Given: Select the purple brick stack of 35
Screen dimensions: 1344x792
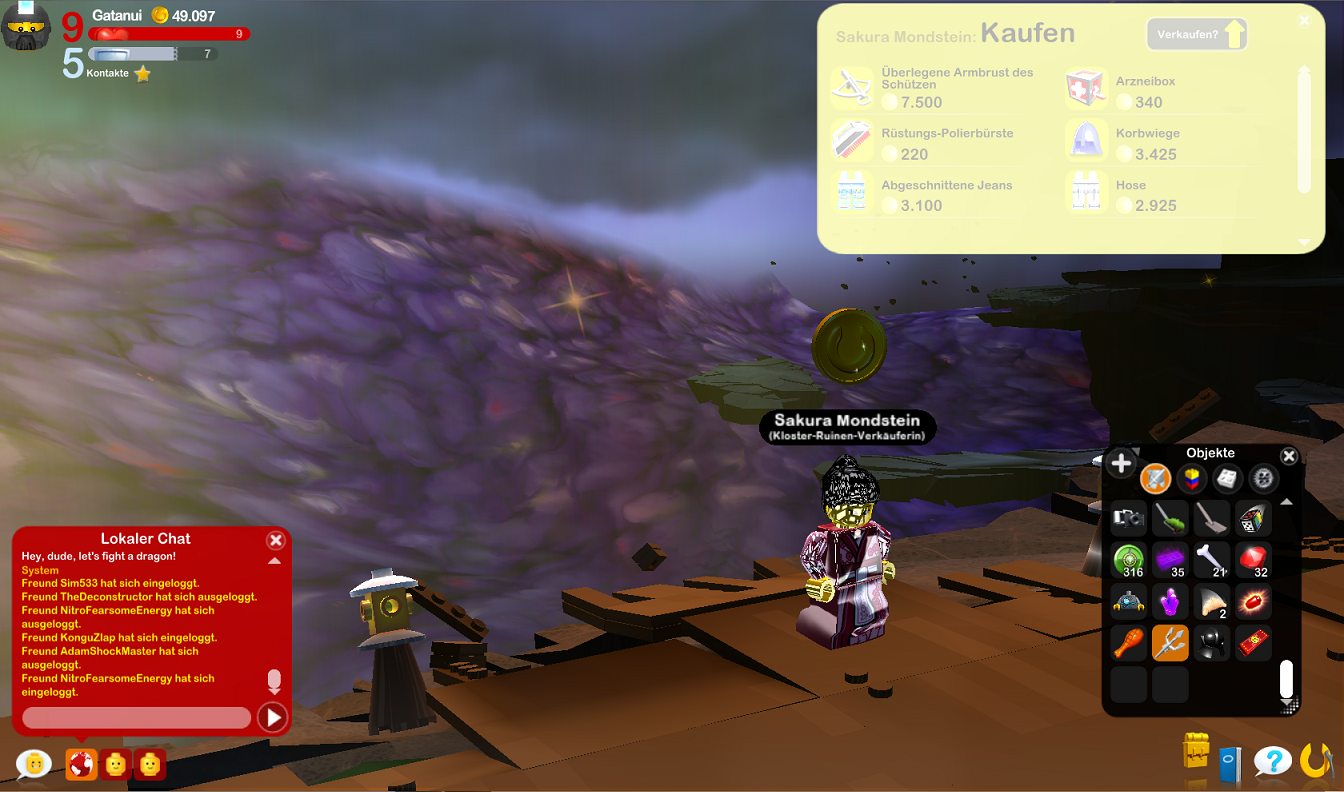Looking at the screenshot, I should [x=1170, y=560].
